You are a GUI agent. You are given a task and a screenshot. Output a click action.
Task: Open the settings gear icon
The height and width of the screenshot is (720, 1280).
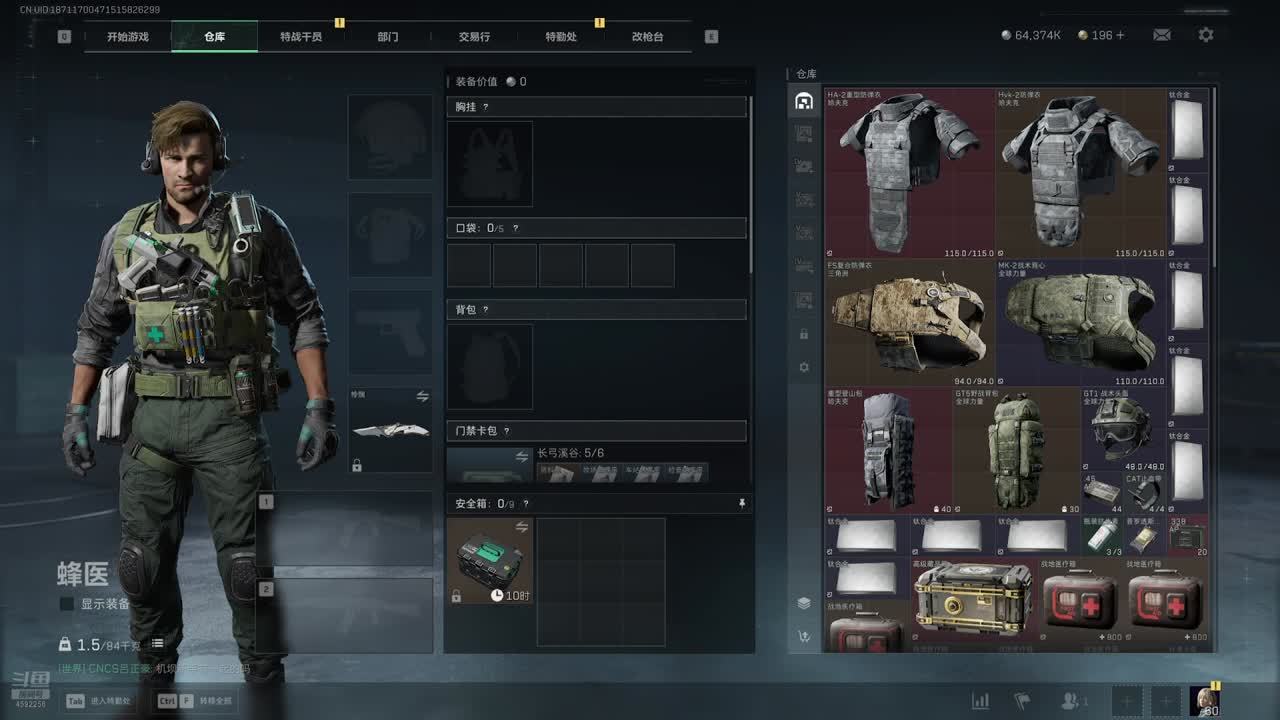click(x=1206, y=35)
